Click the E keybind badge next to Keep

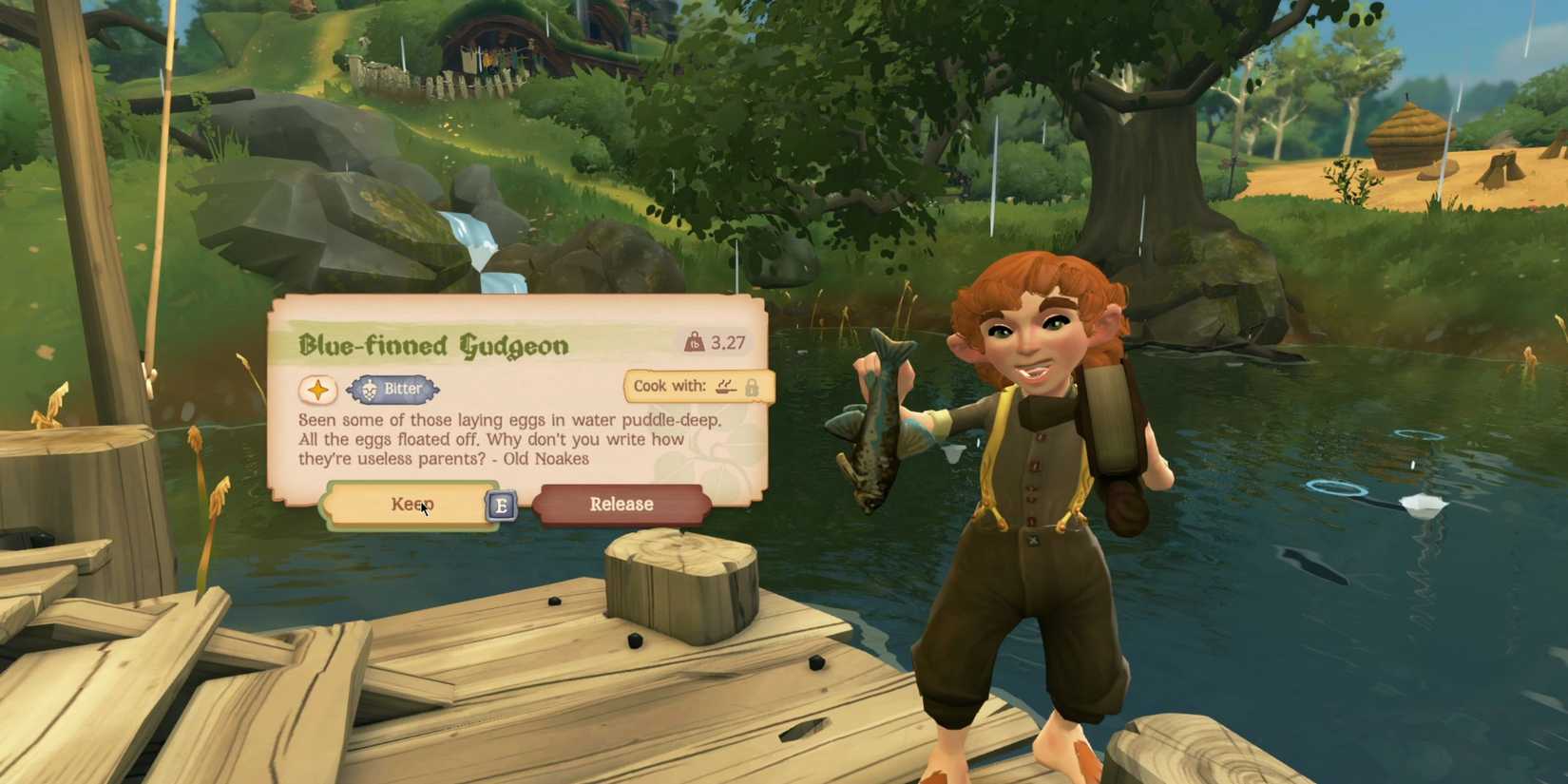click(501, 506)
